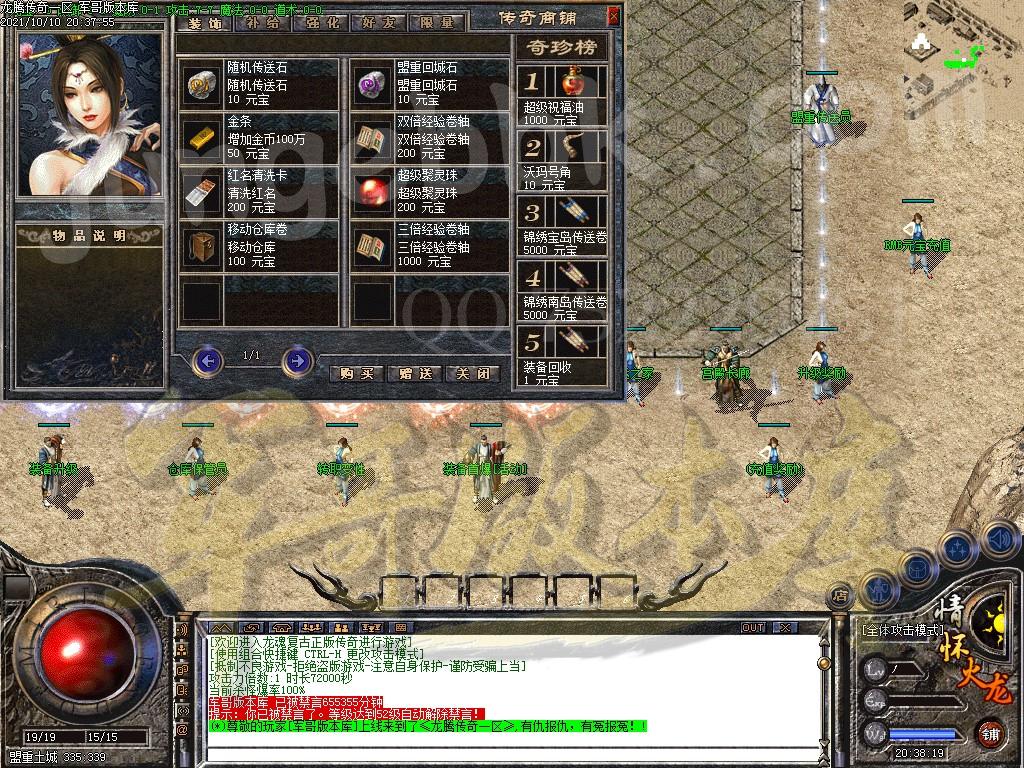Select the 三倍经验卷轴 triple experience scroll

(x=372, y=245)
